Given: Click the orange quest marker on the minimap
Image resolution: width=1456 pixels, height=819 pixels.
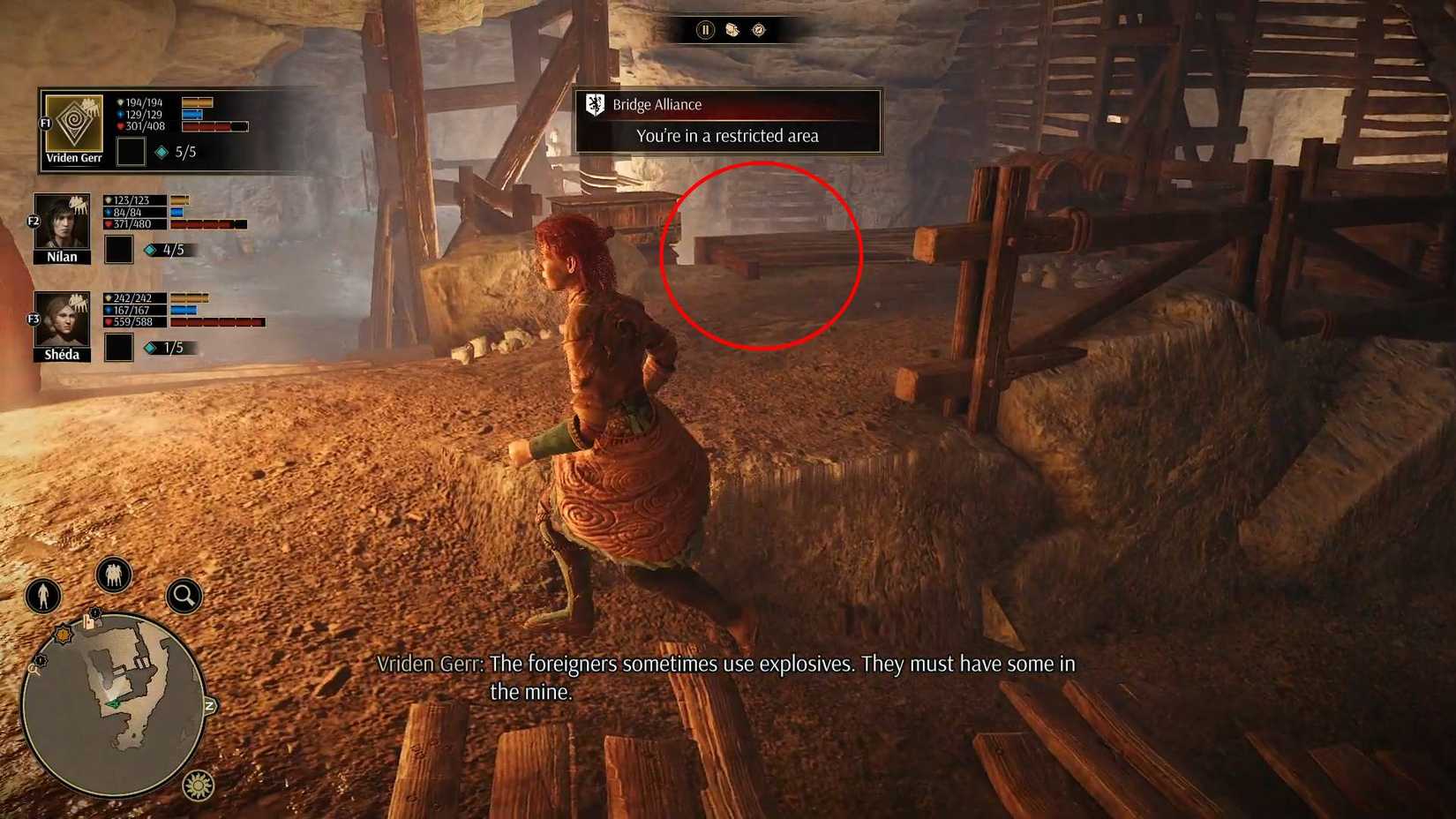Looking at the screenshot, I should coord(63,634).
